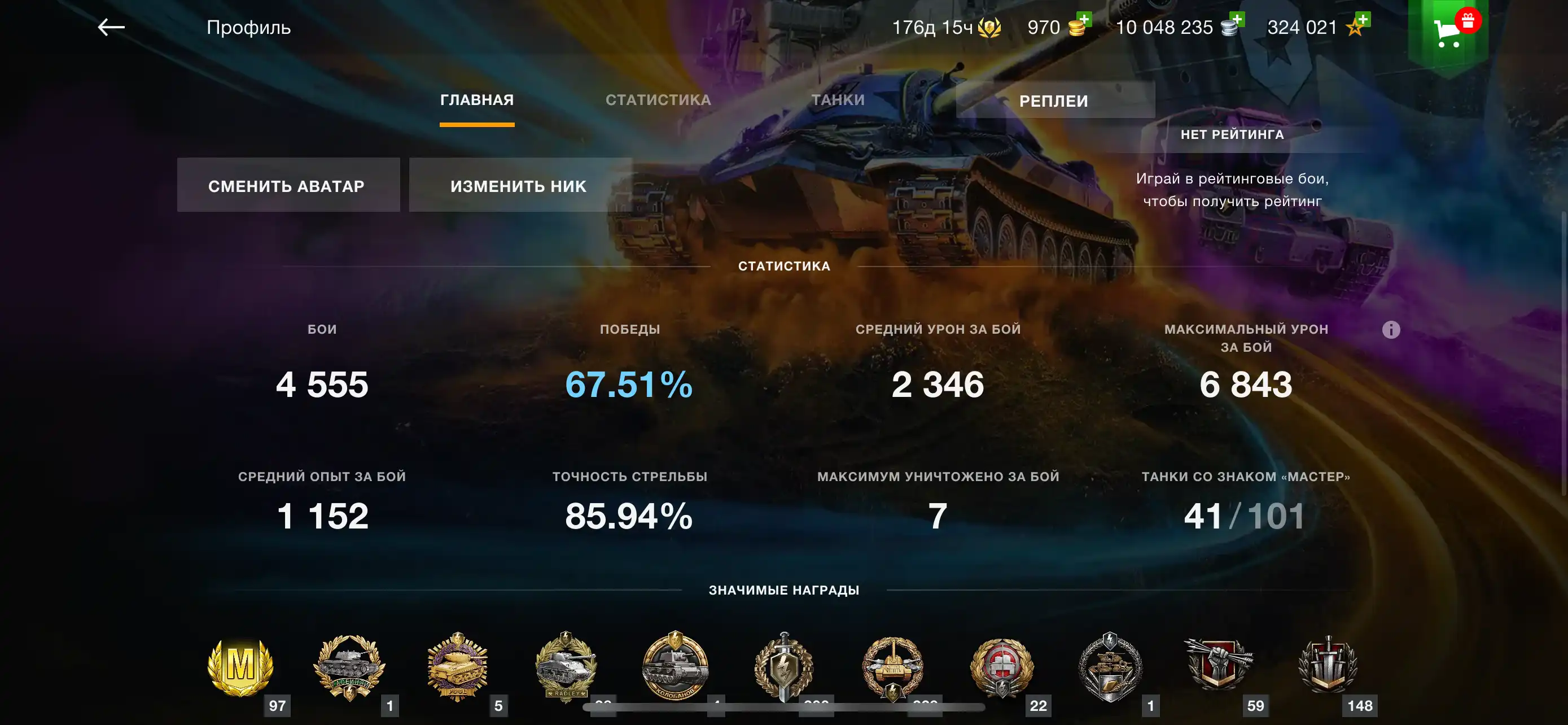Show info for maximum damage stat
Screen dimensions: 1568x725
click(x=1390, y=329)
